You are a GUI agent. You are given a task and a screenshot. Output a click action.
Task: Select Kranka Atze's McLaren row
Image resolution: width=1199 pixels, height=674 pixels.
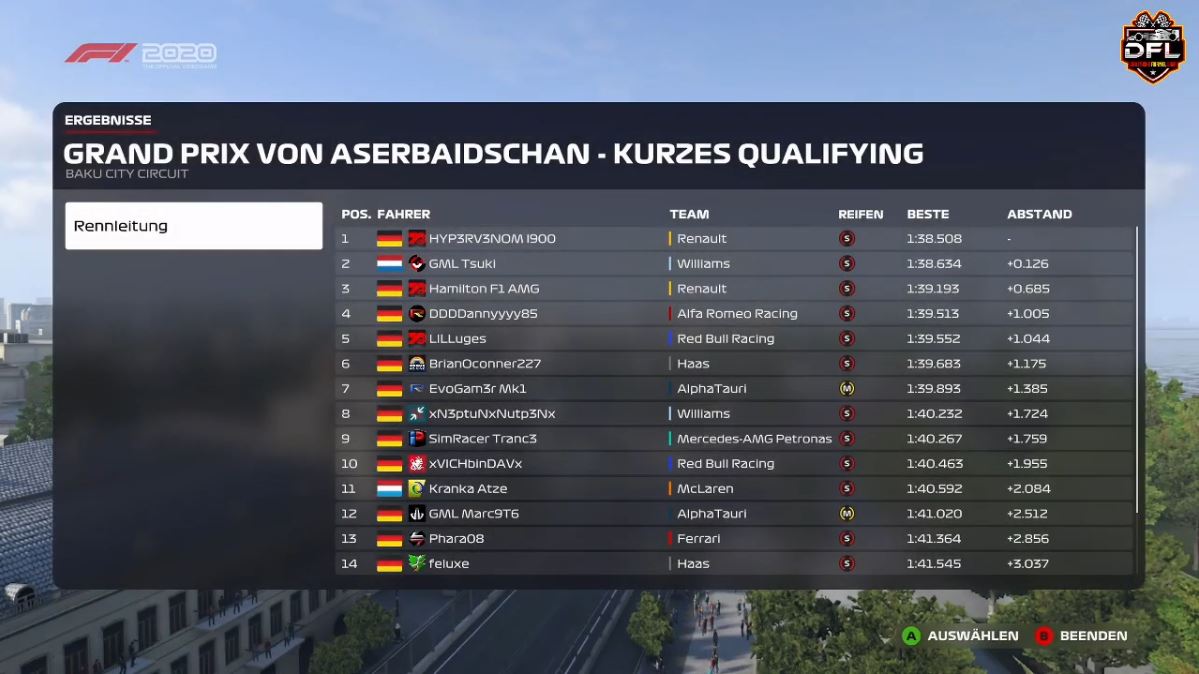point(734,489)
